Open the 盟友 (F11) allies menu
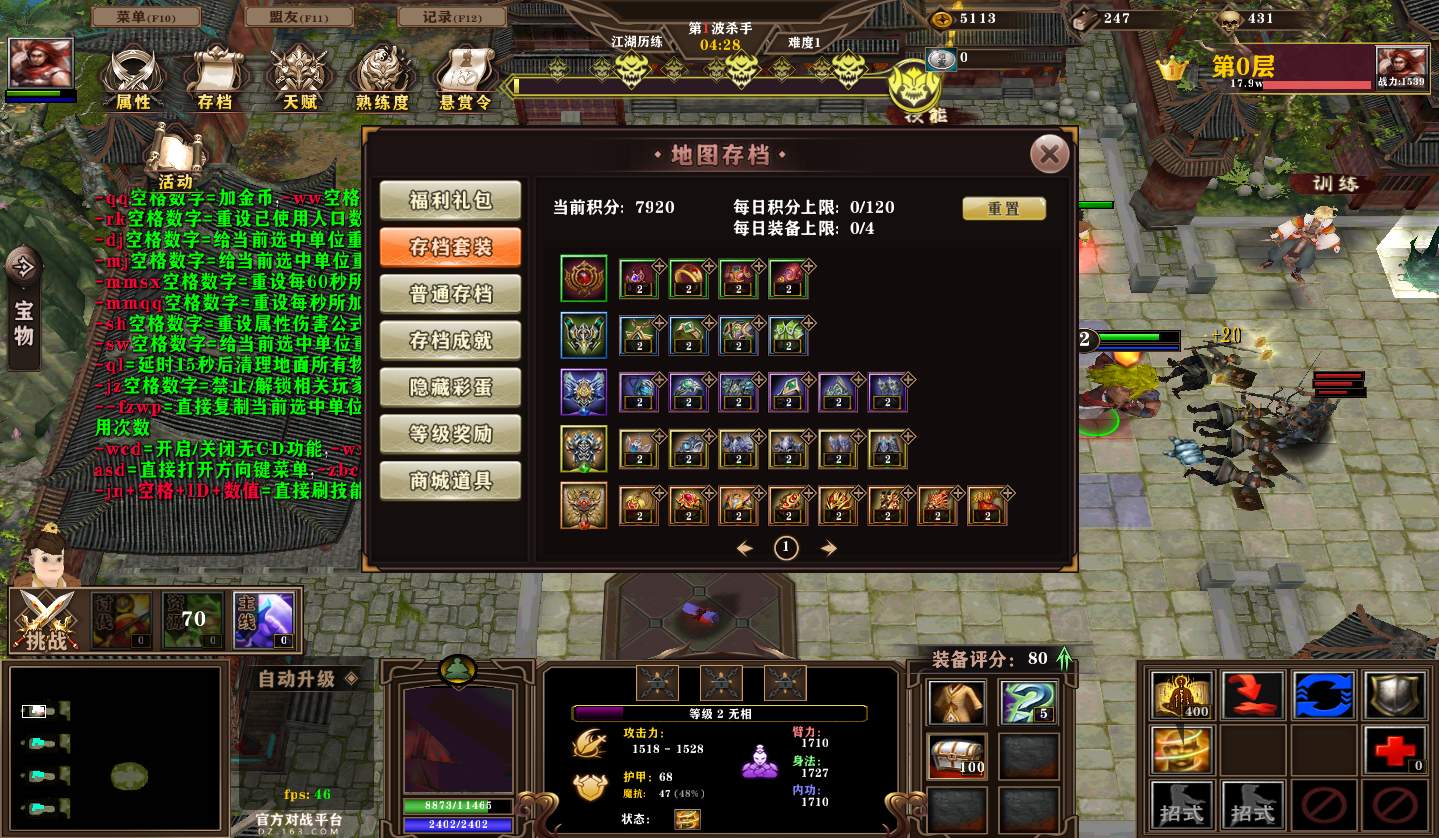This screenshot has height=838, width=1439. 299,17
